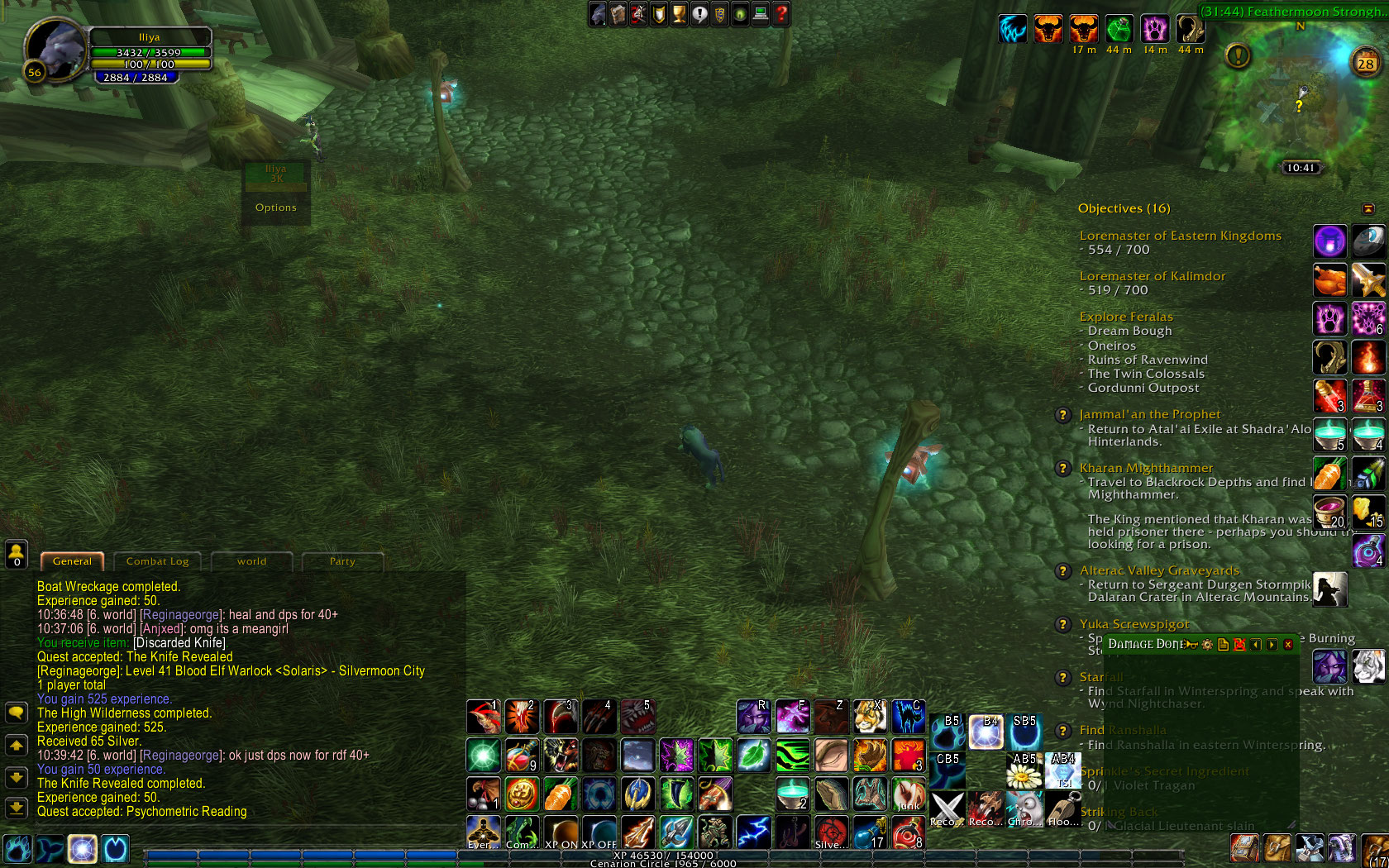The image size is (1389, 868).
Task: Collapse the Explore Feralas objective
Action: click(1126, 317)
